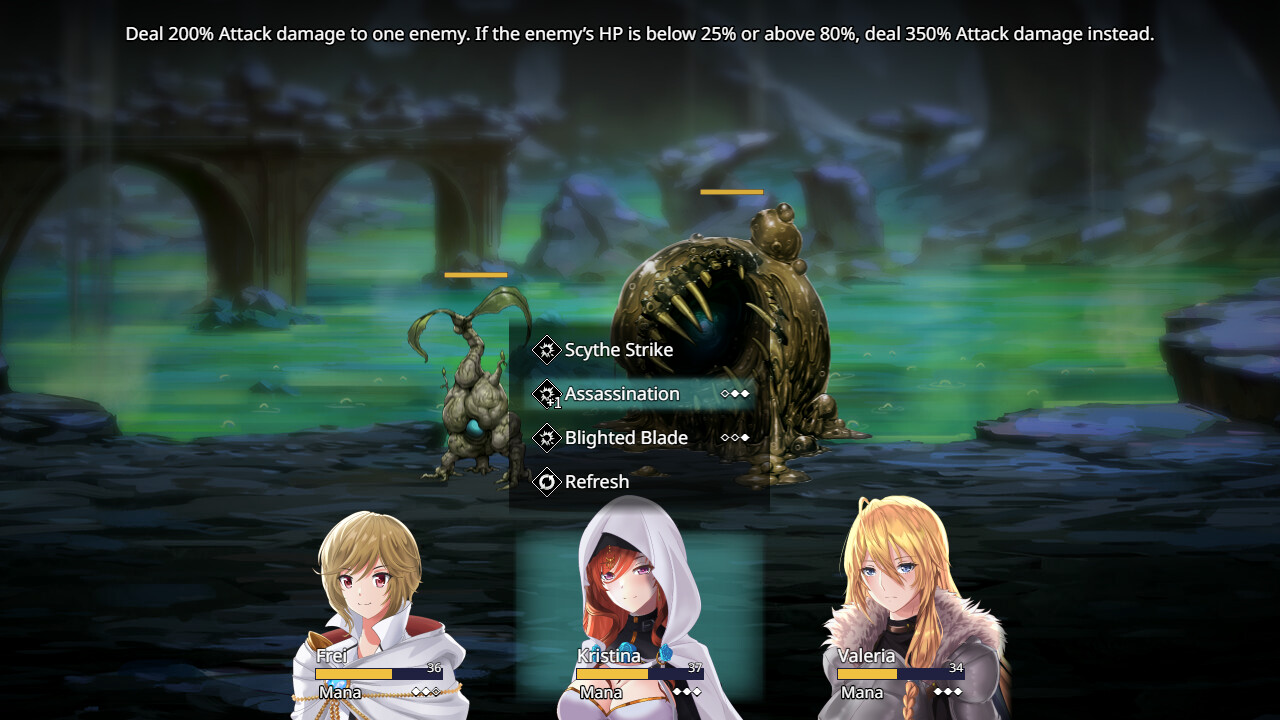Select the Blighted Blade skill icon

[x=546, y=438]
